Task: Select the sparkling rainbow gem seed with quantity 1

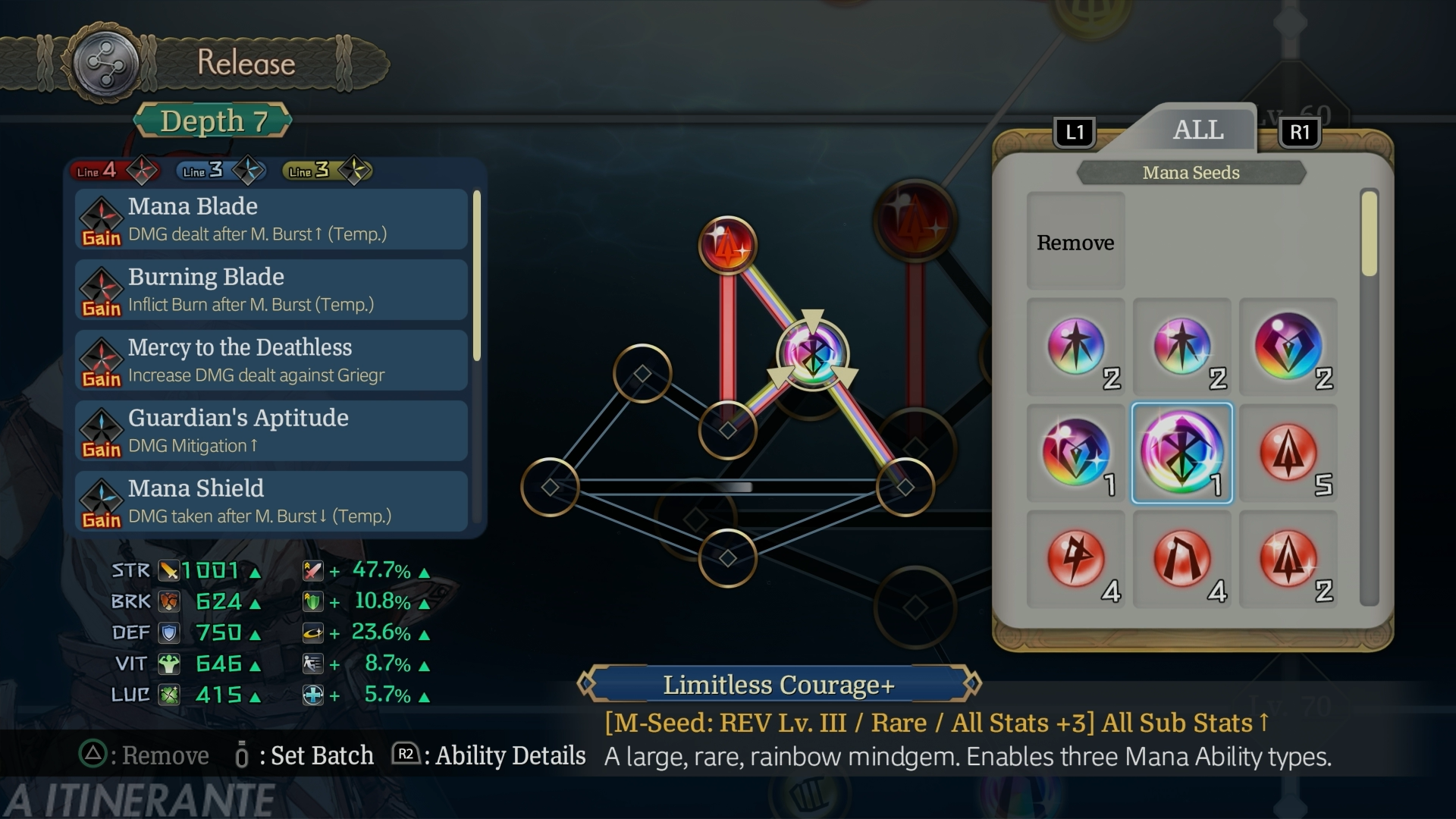Action: (x=1075, y=453)
